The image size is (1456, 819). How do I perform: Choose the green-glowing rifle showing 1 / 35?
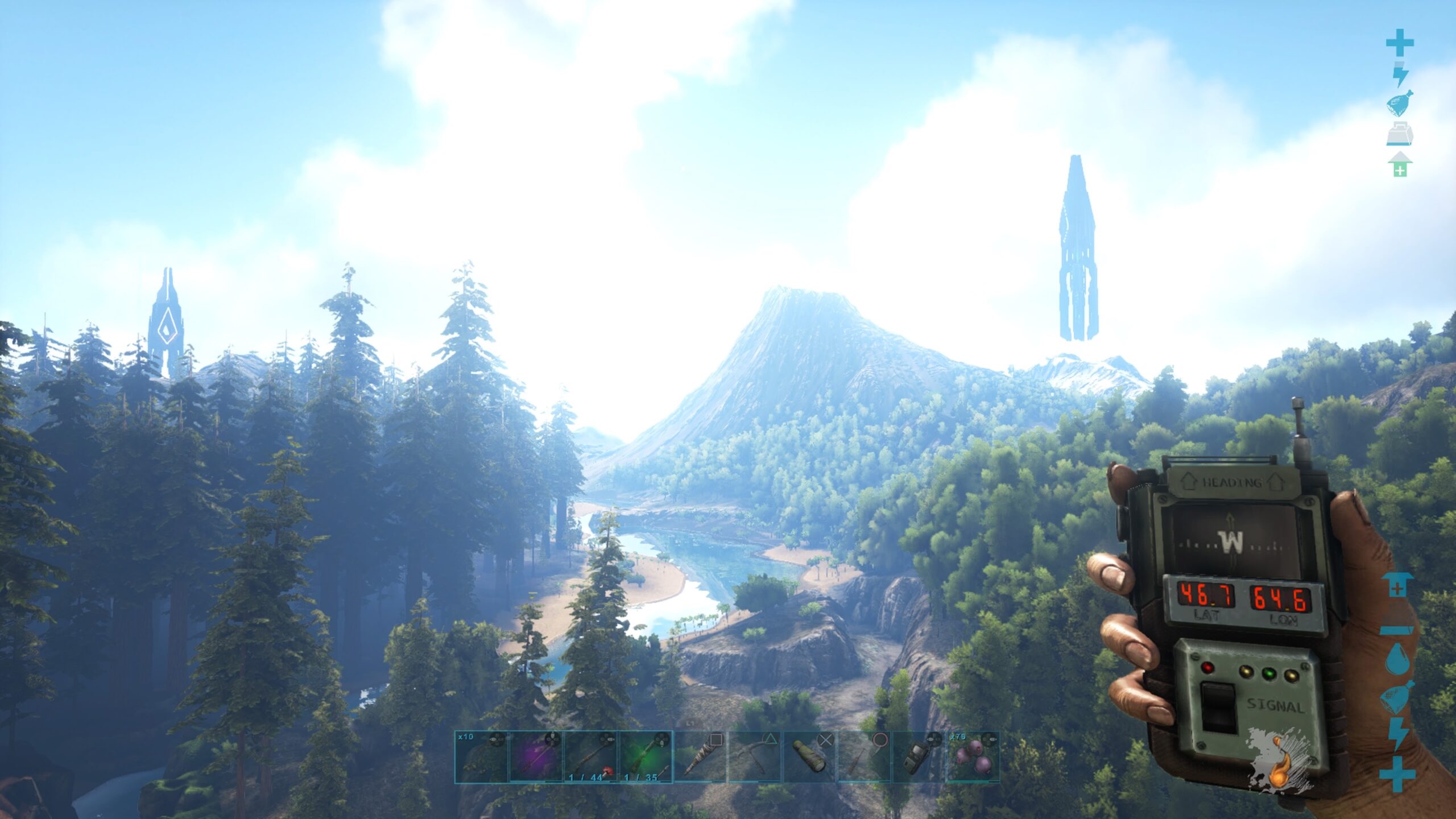pos(646,757)
